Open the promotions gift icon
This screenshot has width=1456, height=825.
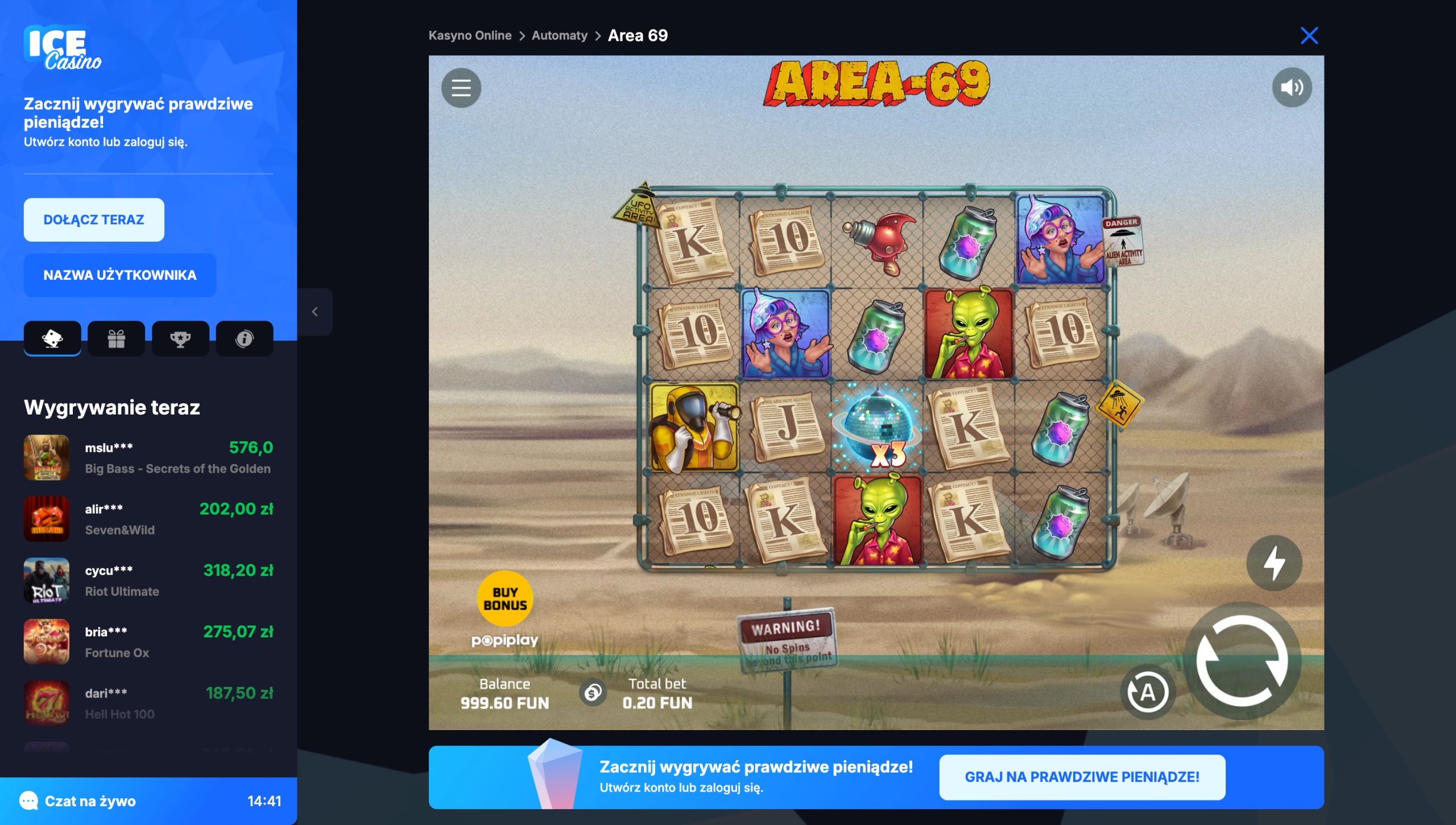pyautogui.click(x=116, y=338)
